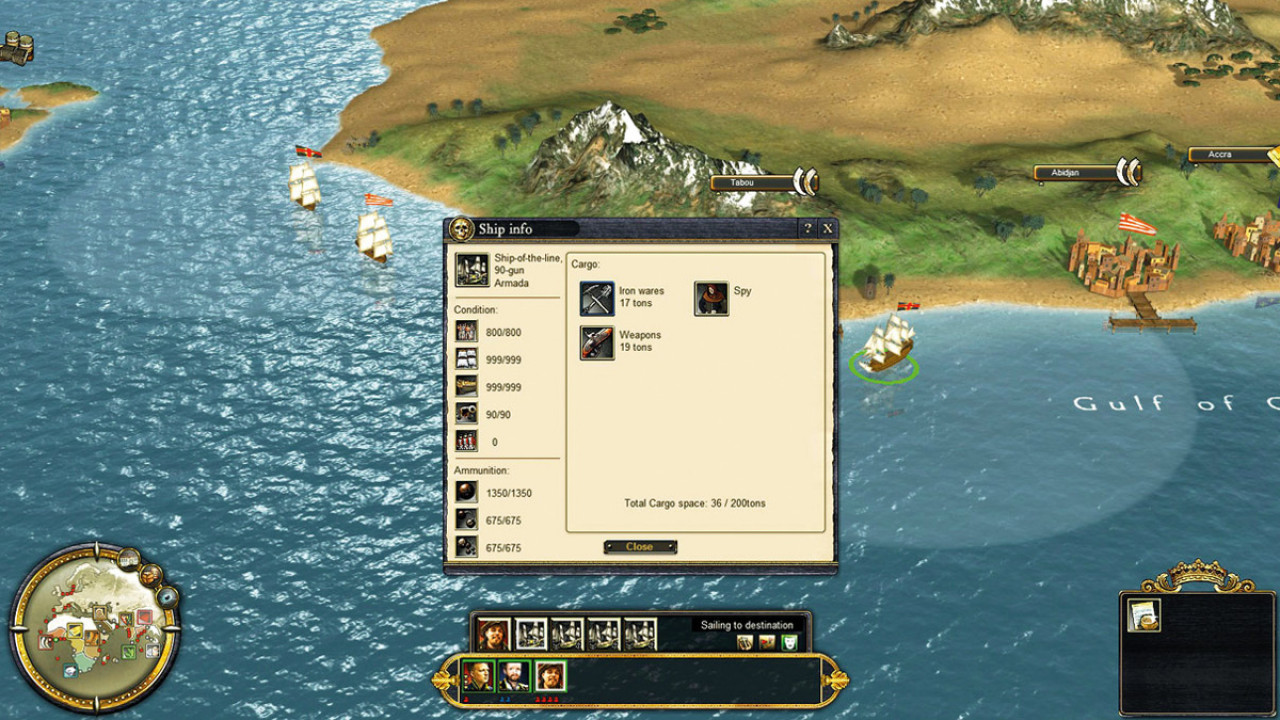Image resolution: width=1280 pixels, height=720 pixels.
Task: Open the document and bowl message icon
Action: 1144,615
